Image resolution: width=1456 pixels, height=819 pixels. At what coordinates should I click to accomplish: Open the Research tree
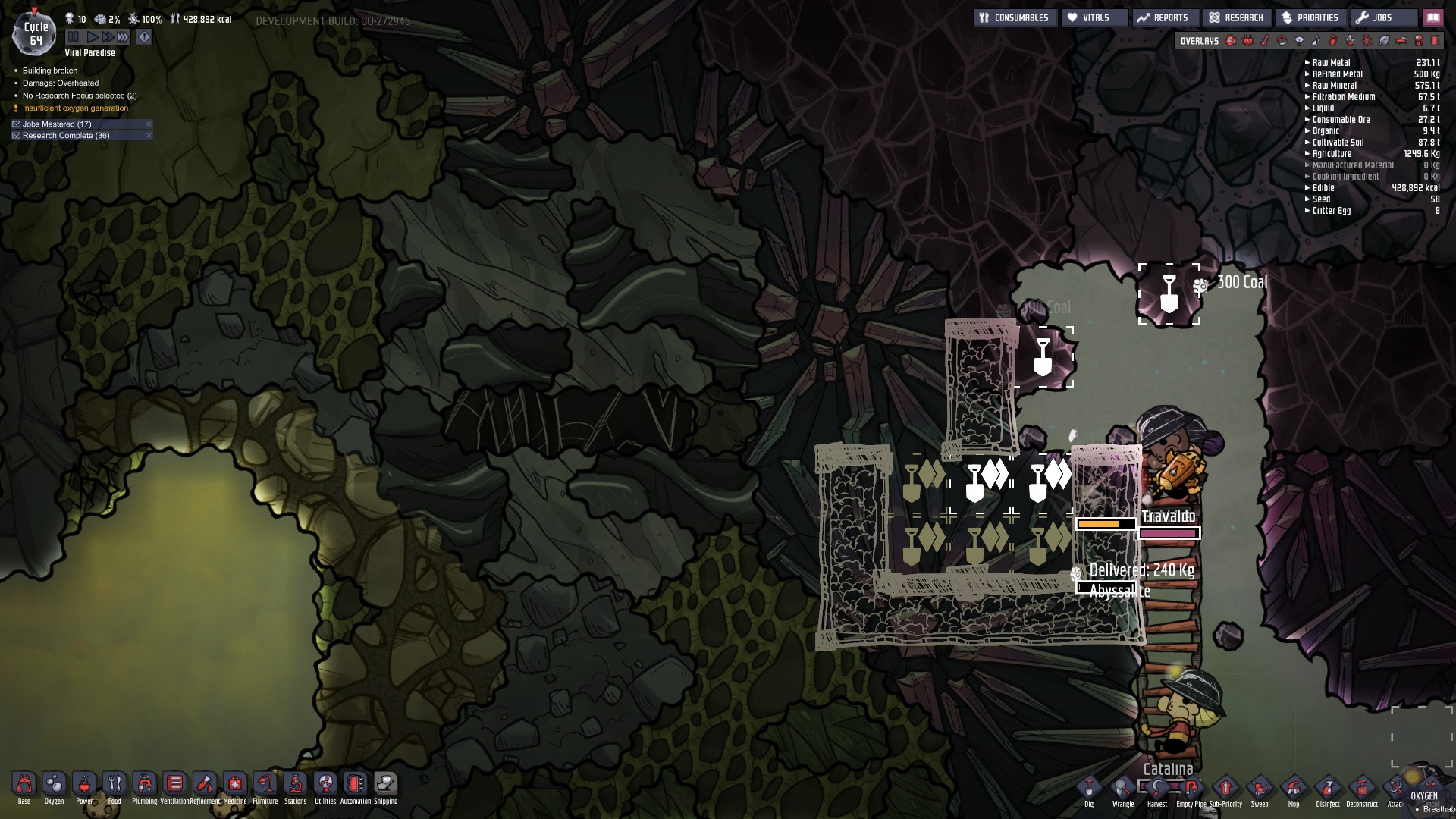pyautogui.click(x=1236, y=17)
